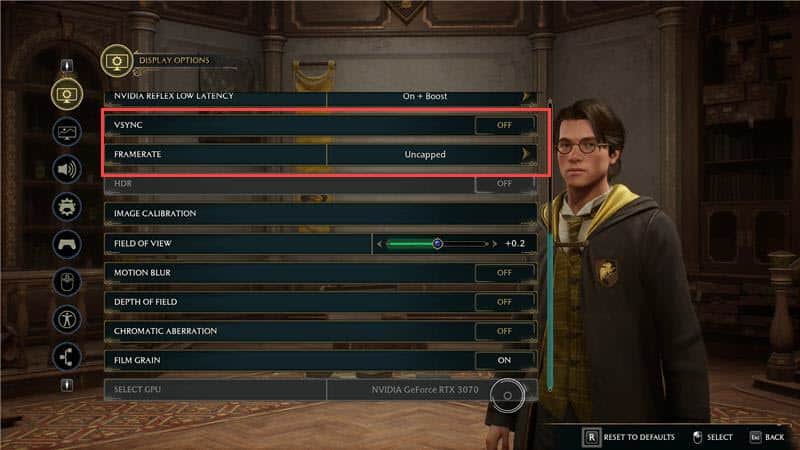
Task: Open the gear-icon gameplay settings tab
Action: pos(67,206)
